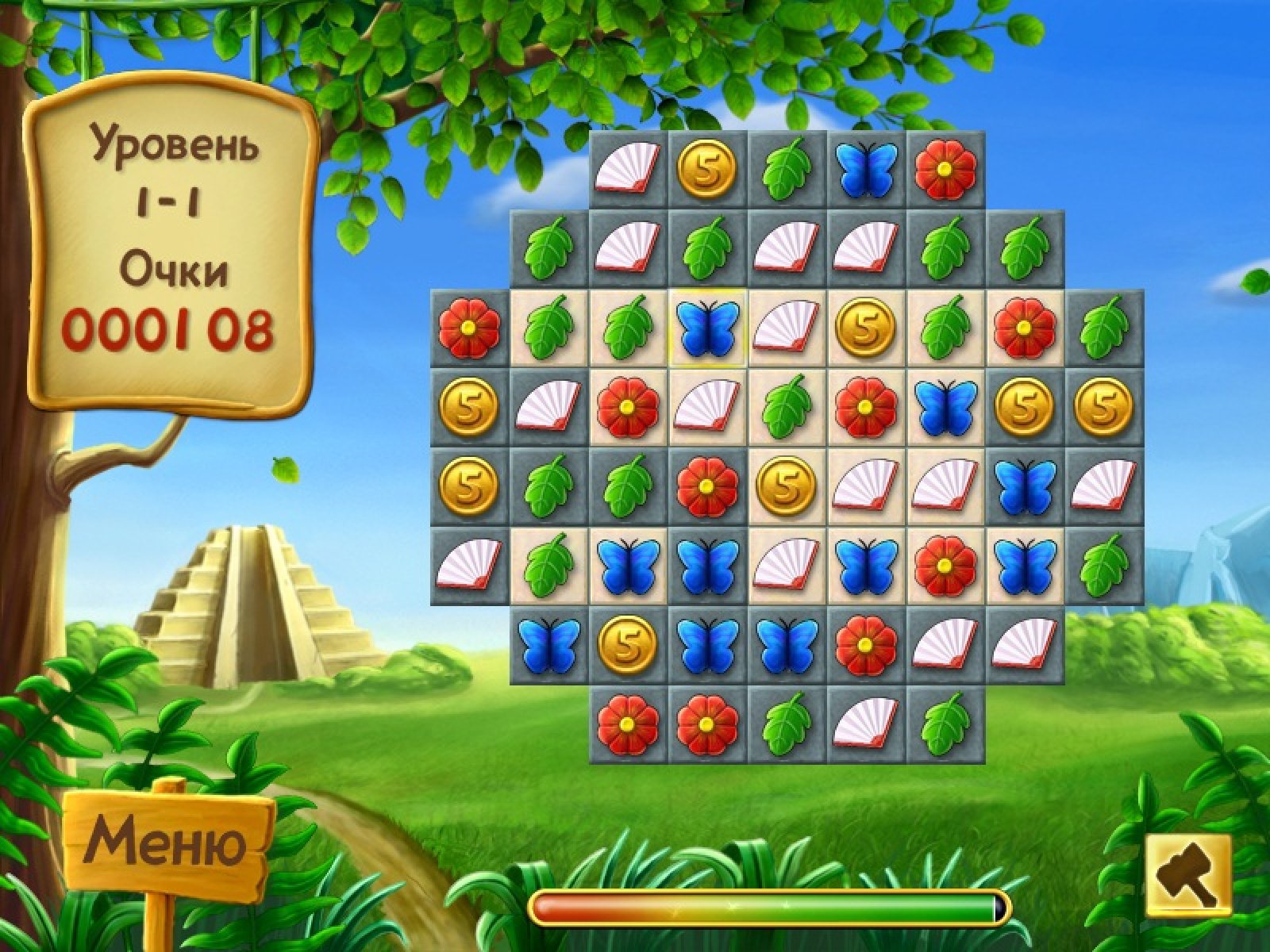
Task: Choose the gold coin beside the highlighted row's fan
Action: pyautogui.click(x=866, y=328)
